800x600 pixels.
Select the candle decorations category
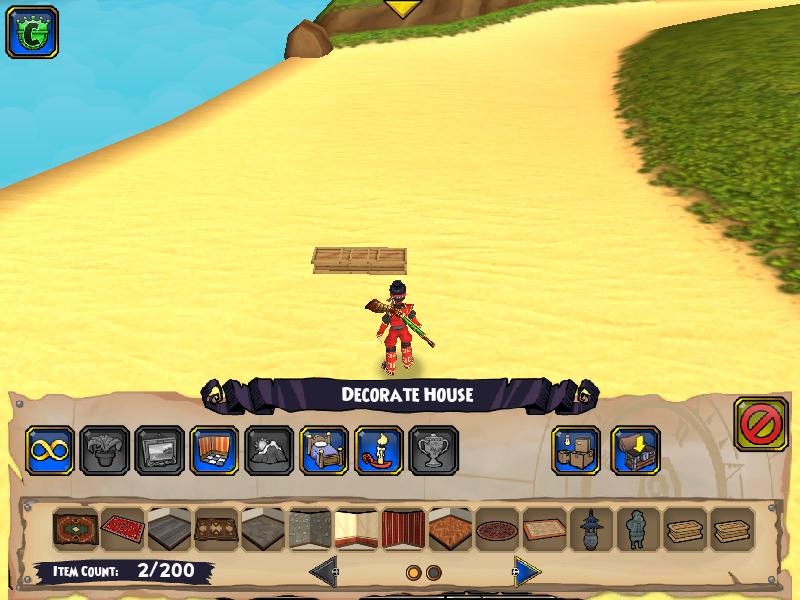[378, 451]
